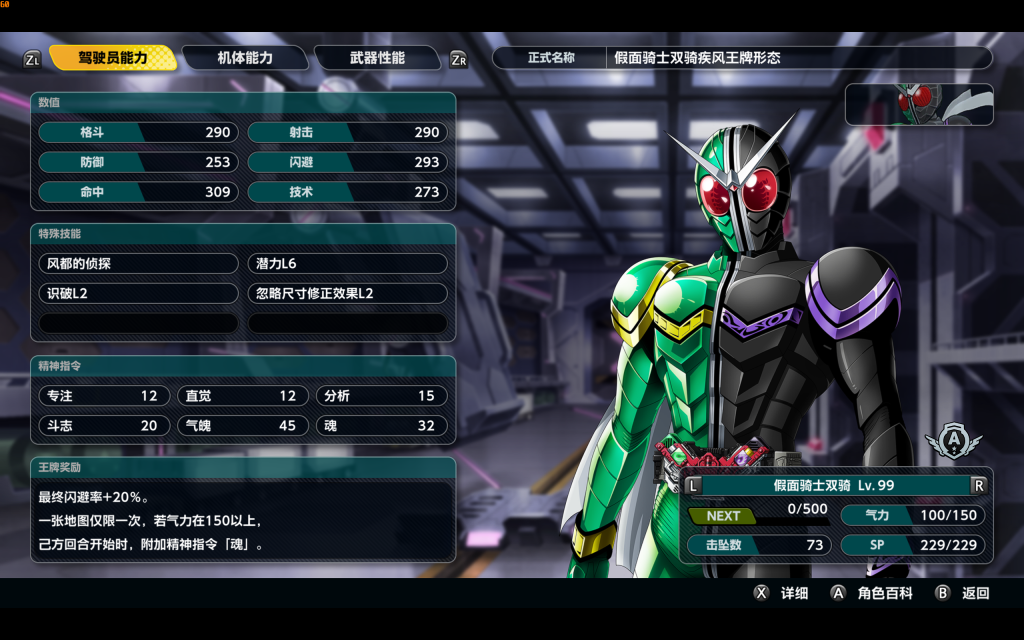Screen dimensions: 1024x640
Task: Select the 格斗 stat row
Action: tap(139, 132)
